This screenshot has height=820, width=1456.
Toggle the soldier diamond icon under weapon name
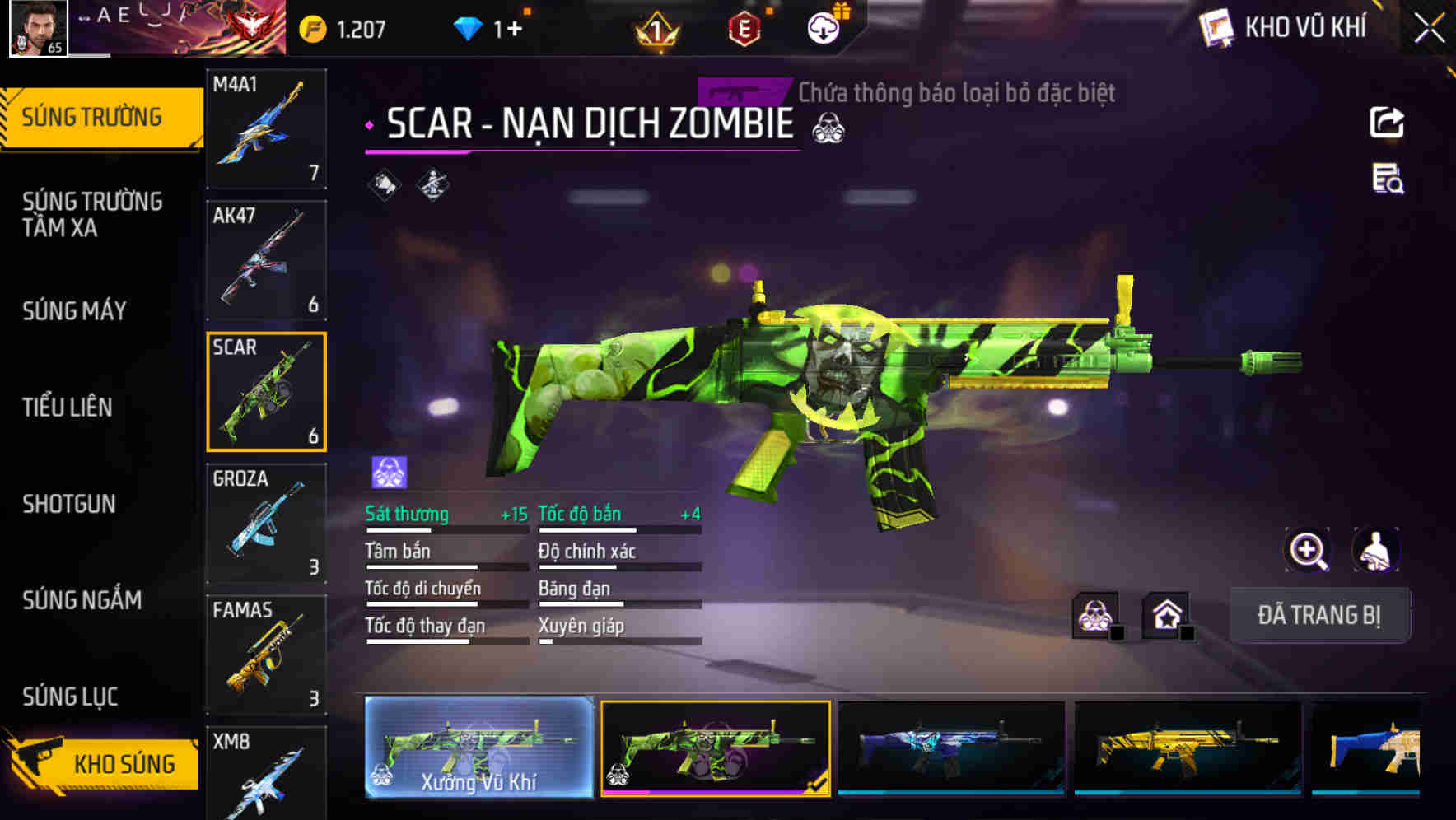(432, 185)
